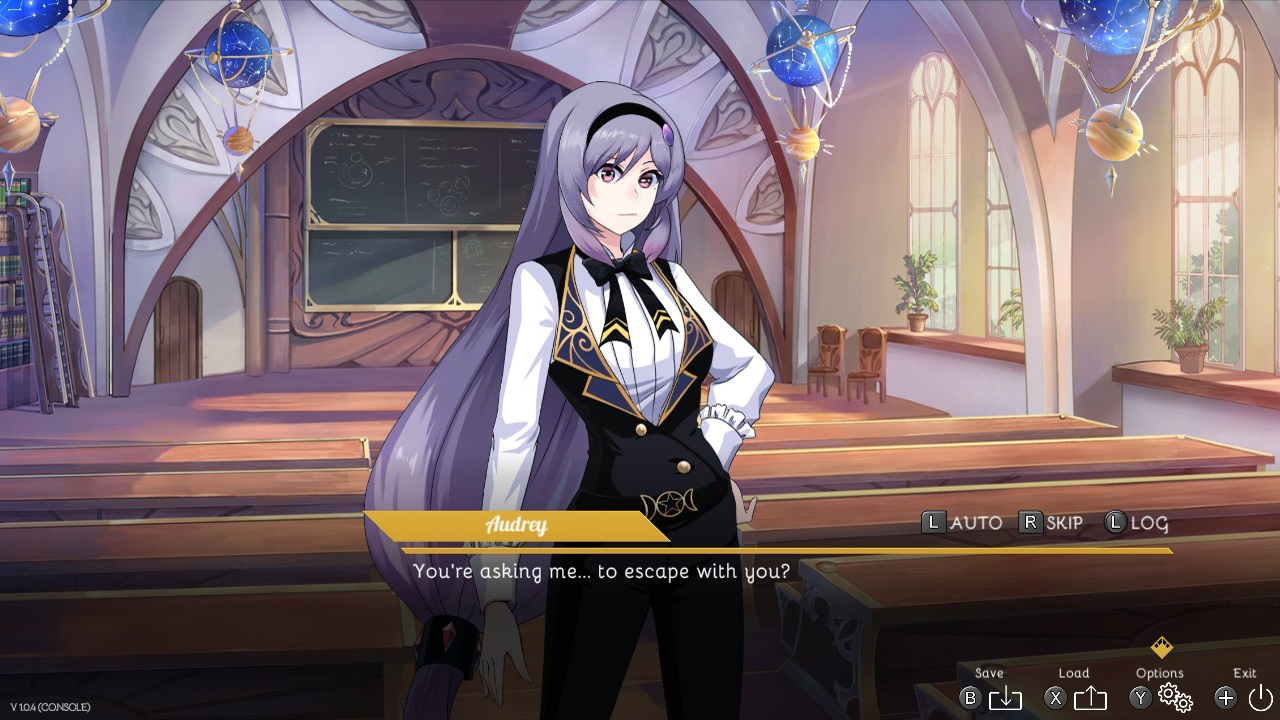Open the LOG history
The width and height of the screenshot is (1280, 720).
(x=1147, y=523)
